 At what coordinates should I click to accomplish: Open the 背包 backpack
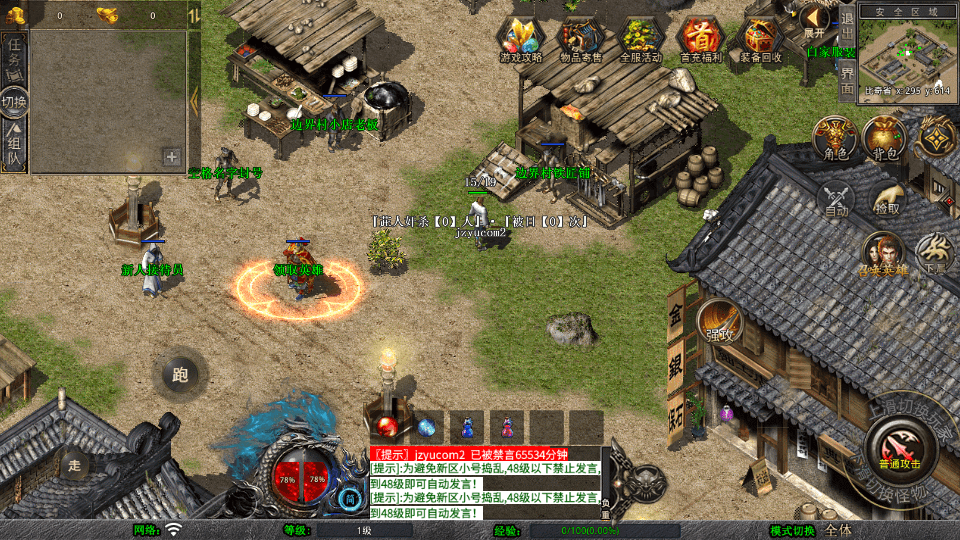click(x=886, y=139)
